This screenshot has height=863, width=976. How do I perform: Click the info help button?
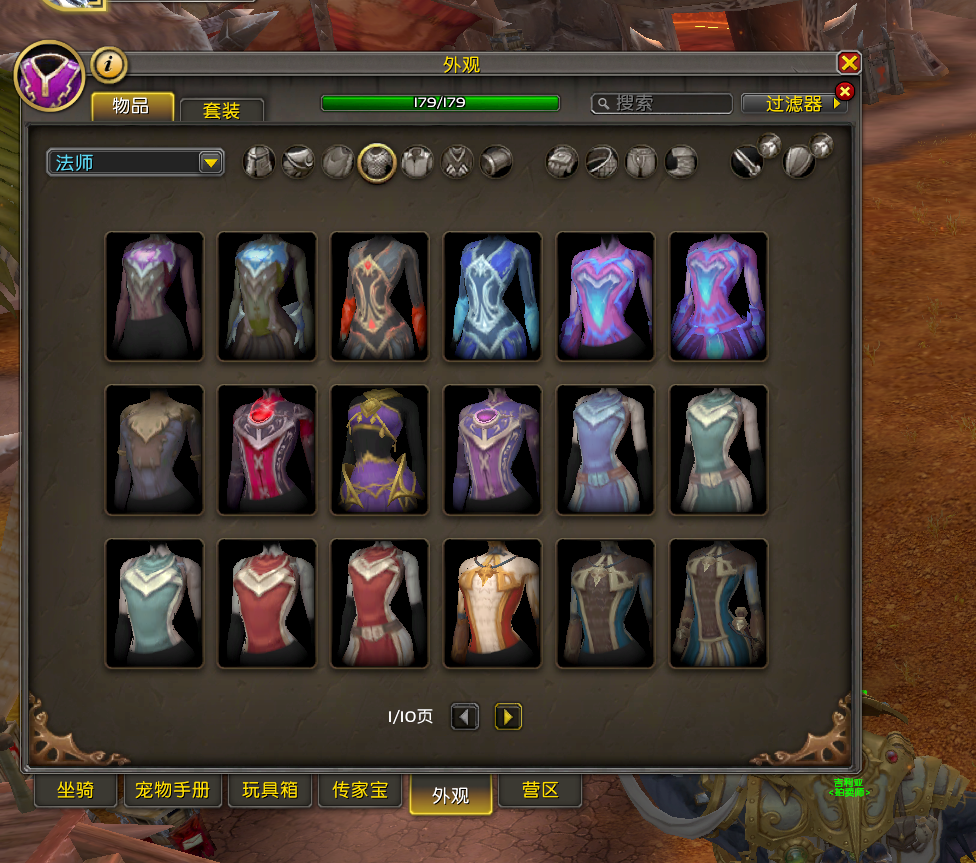pos(109,66)
